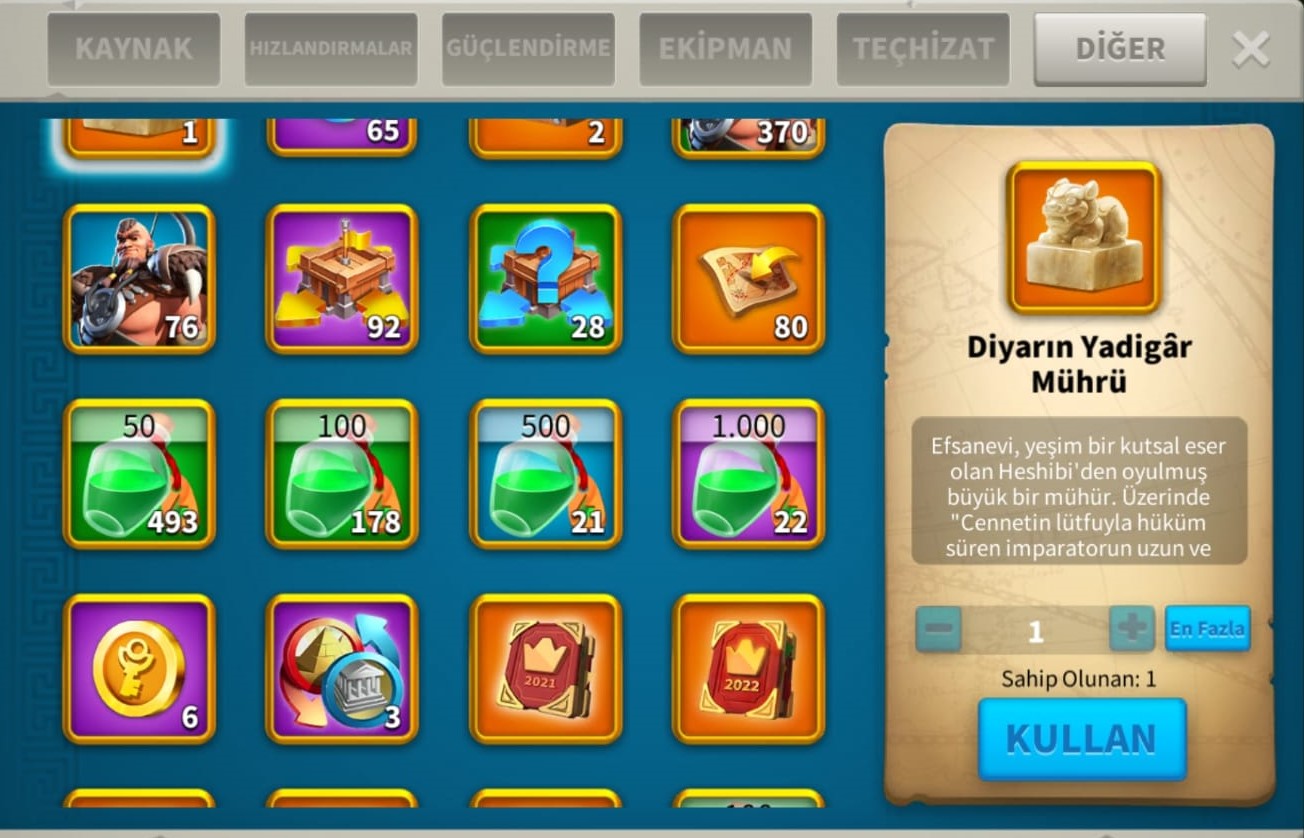Viewport: 1304px width, 838px height.
Task: Select the DİĞER tab
Action: 1120,49
